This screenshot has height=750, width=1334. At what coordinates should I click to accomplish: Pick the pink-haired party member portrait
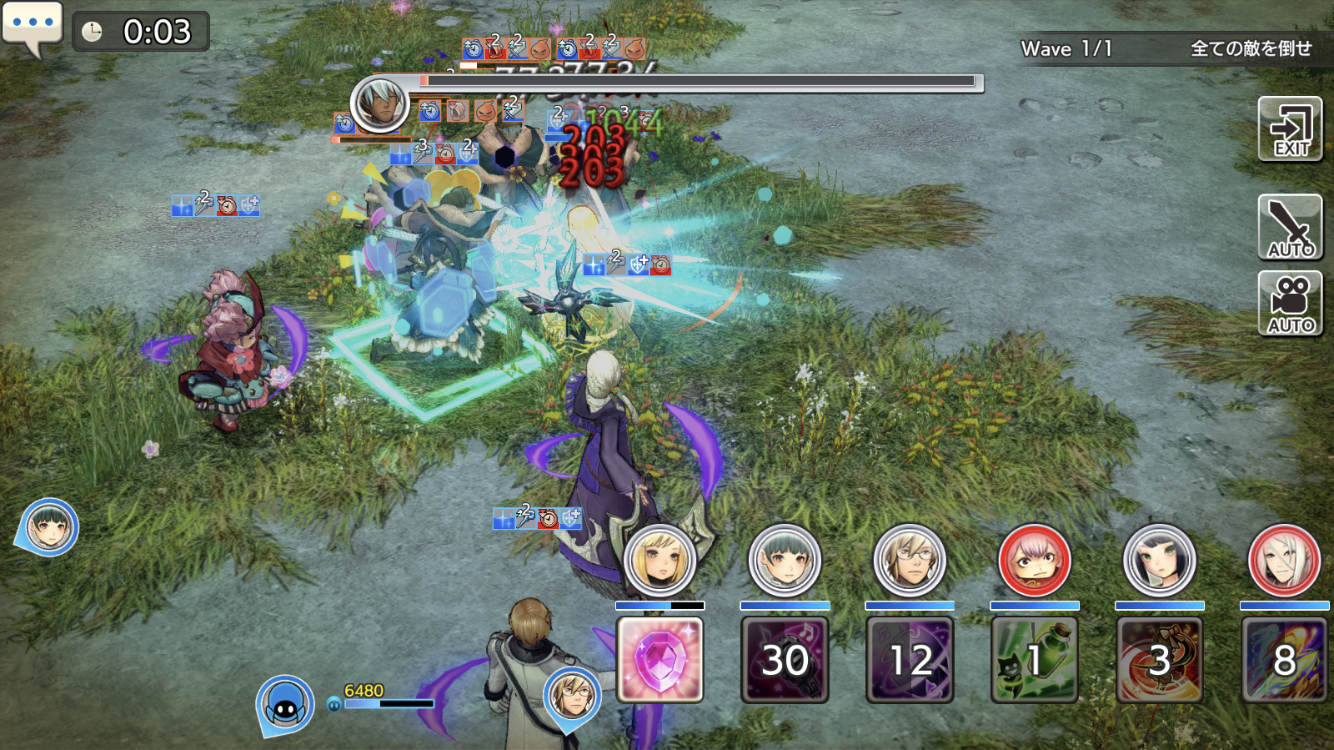point(1035,561)
